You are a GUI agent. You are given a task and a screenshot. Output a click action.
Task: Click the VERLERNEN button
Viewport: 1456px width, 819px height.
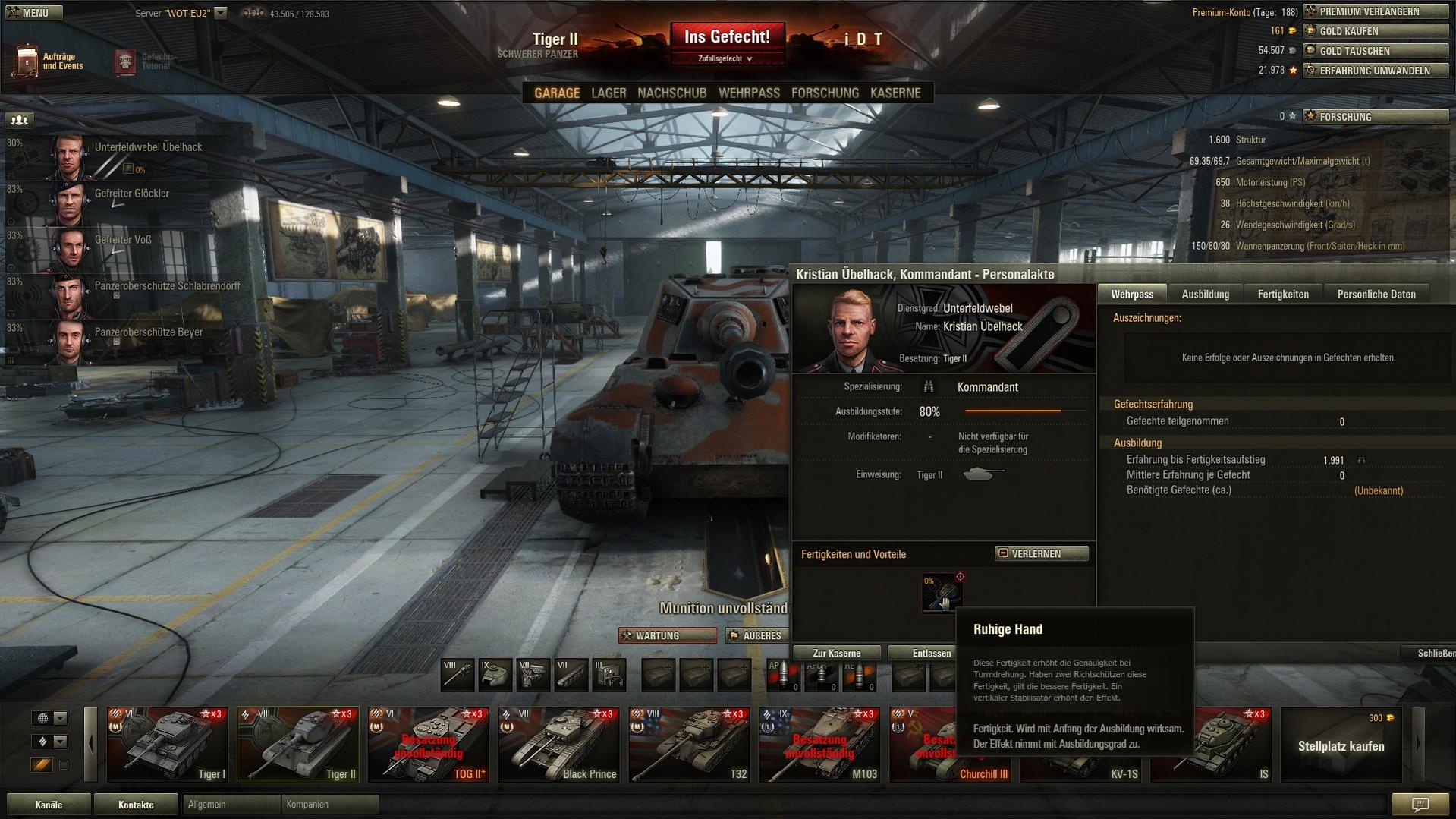click(x=1041, y=553)
